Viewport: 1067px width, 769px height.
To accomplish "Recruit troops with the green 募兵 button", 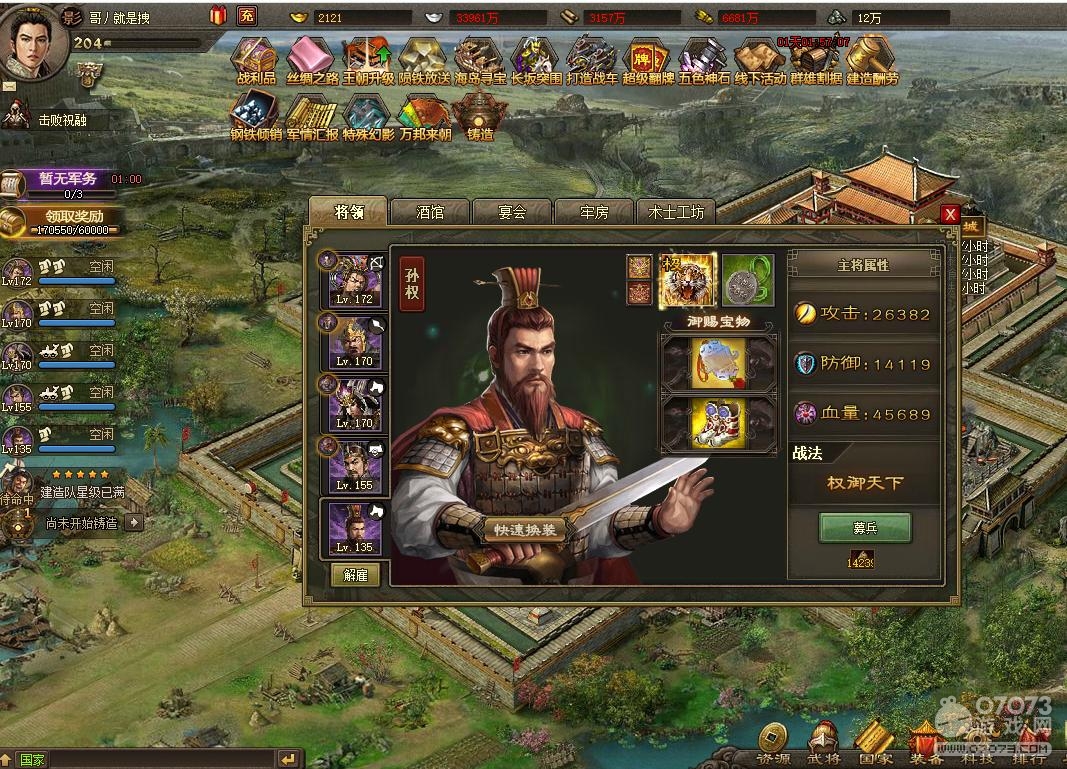I will pos(864,527).
